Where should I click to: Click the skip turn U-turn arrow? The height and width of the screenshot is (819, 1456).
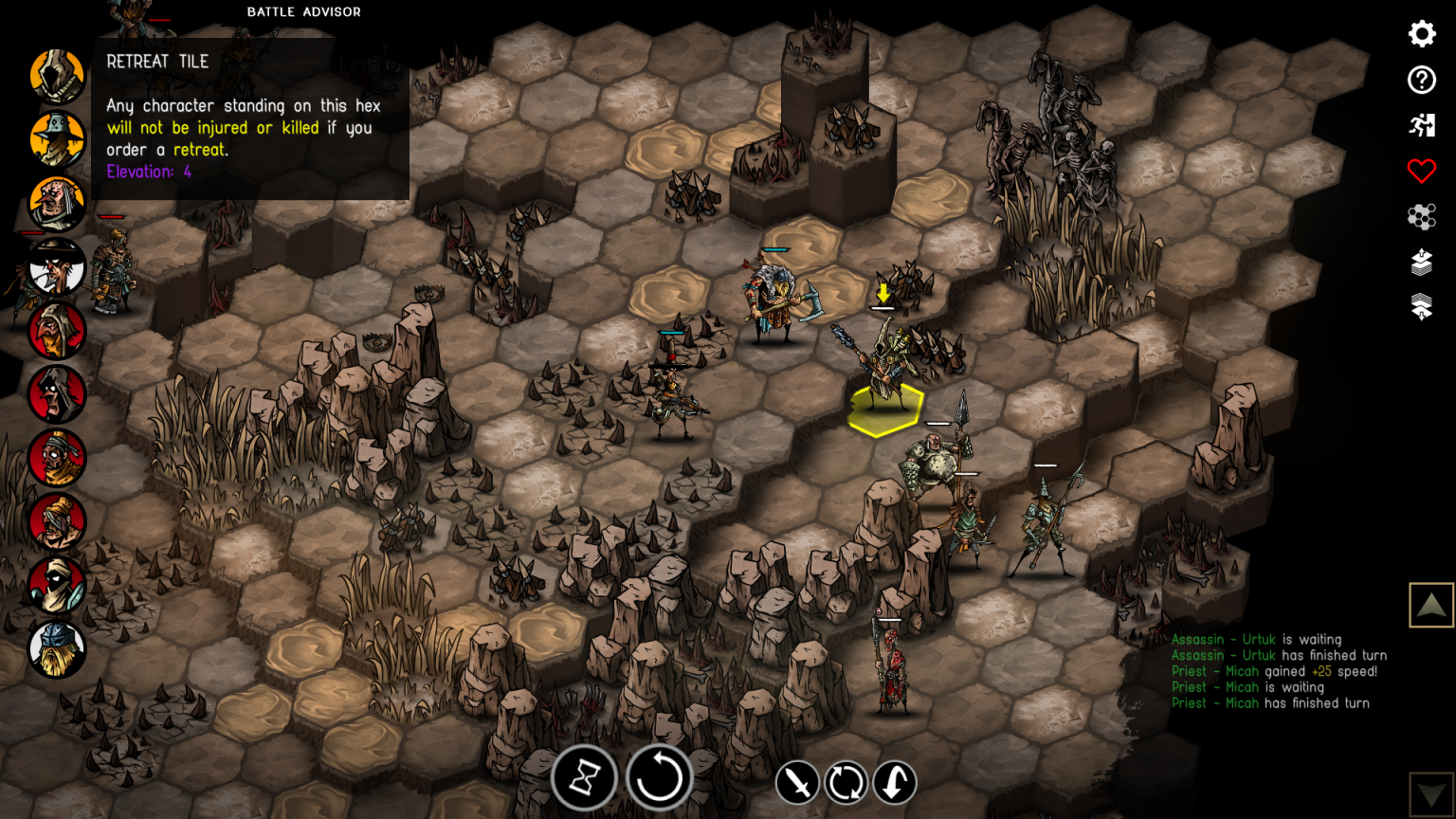click(893, 782)
